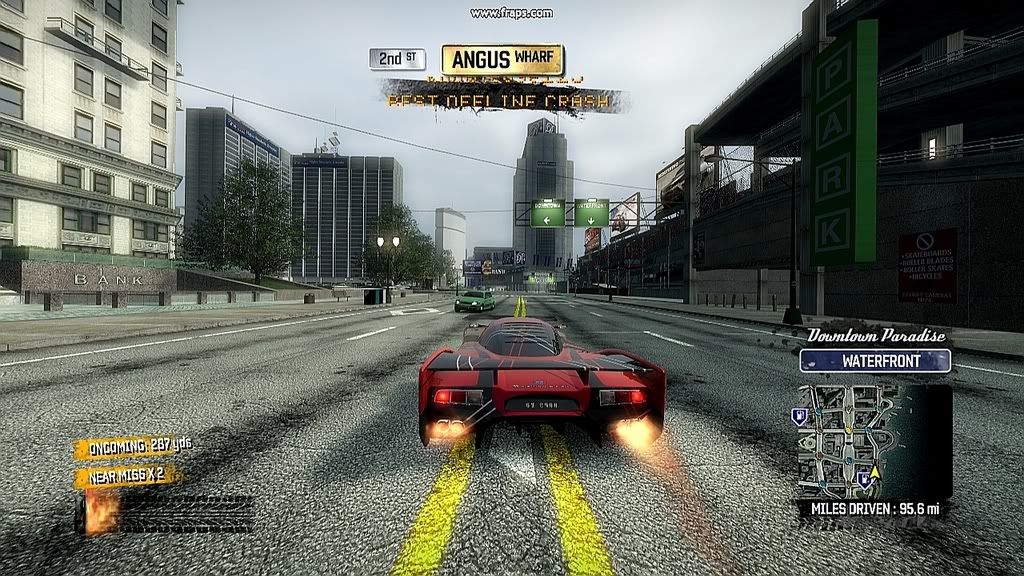This screenshot has width=1024, height=576.
Task: Select the WATERFRONT district label
Action: pos(874,360)
